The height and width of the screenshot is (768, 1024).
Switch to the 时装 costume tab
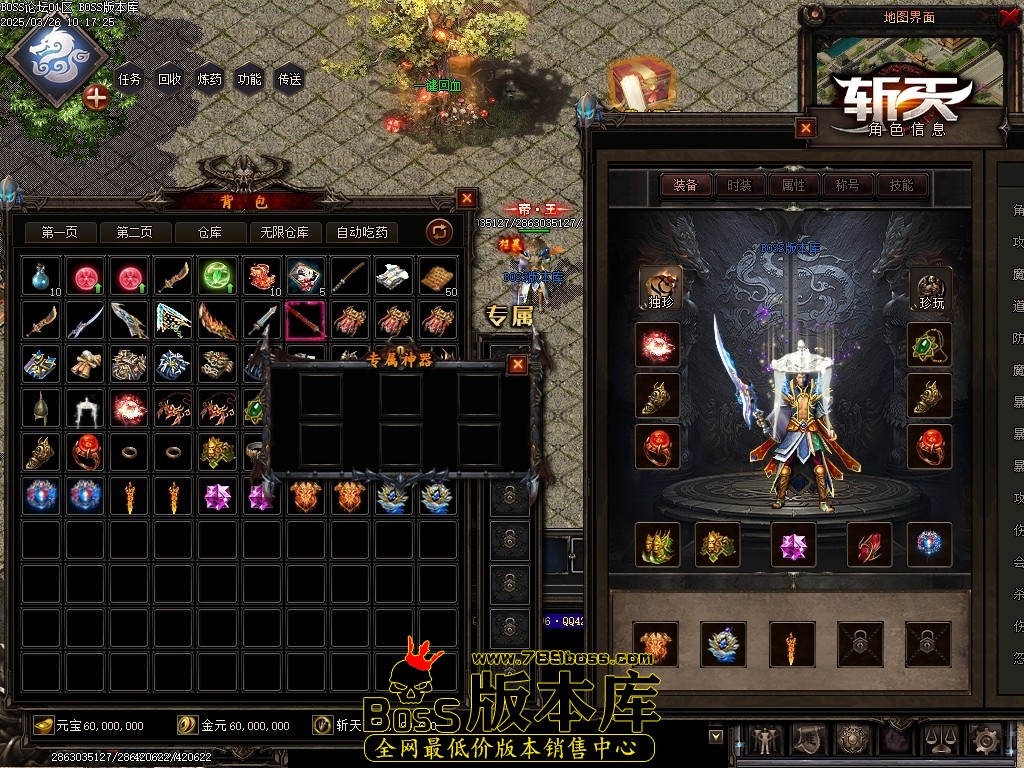click(739, 185)
